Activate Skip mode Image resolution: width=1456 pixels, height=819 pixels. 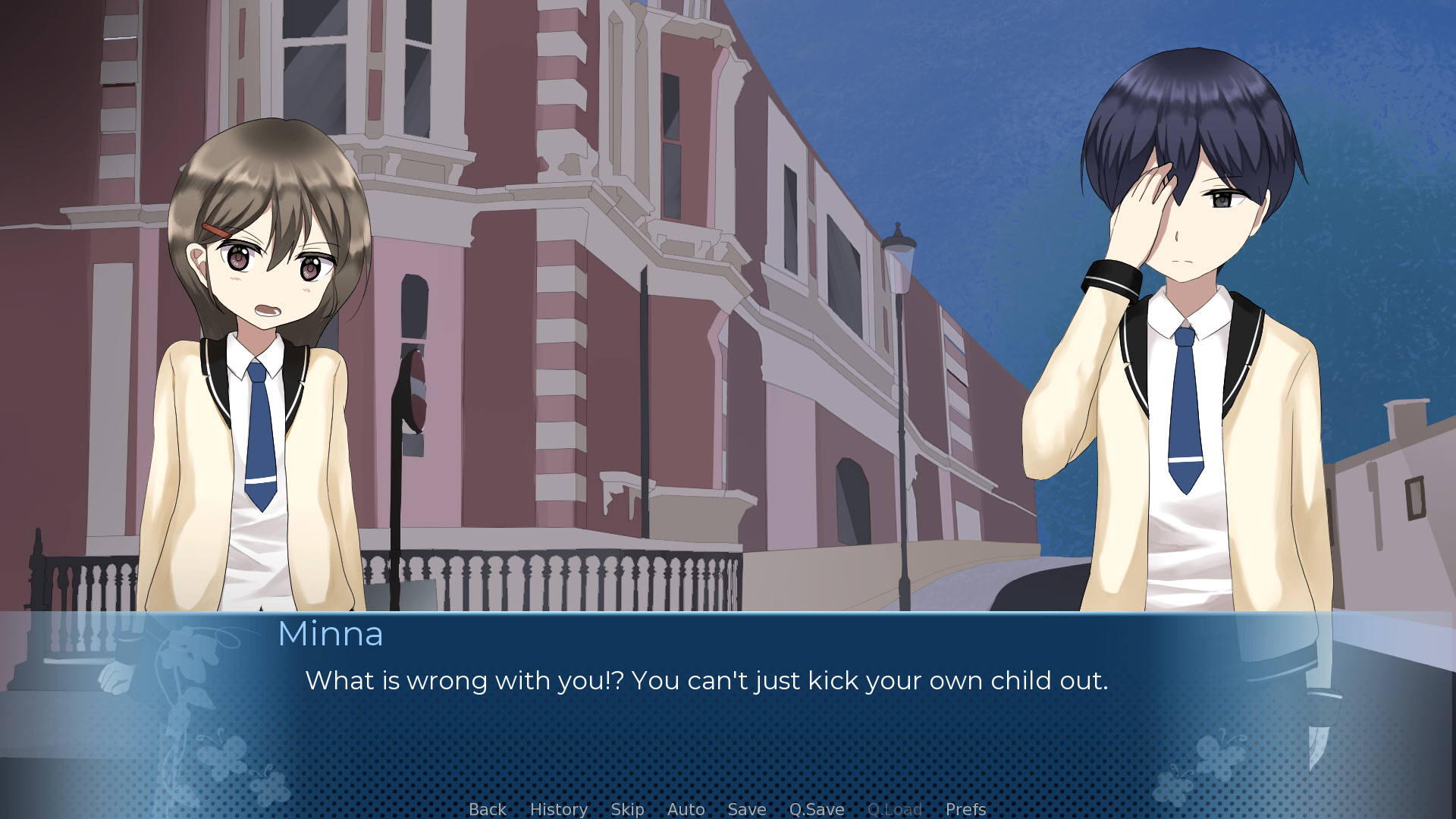tap(627, 809)
